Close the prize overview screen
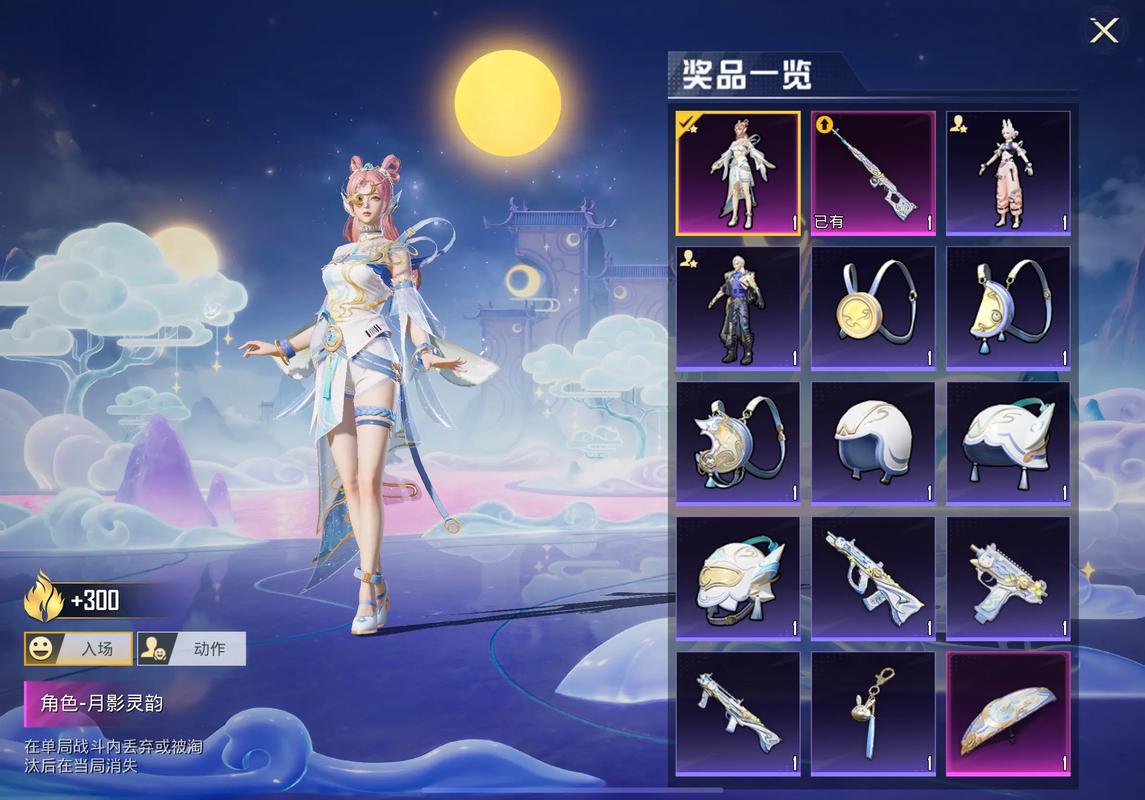Screen dimensions: 1145x800 [x=1103, y=31]
